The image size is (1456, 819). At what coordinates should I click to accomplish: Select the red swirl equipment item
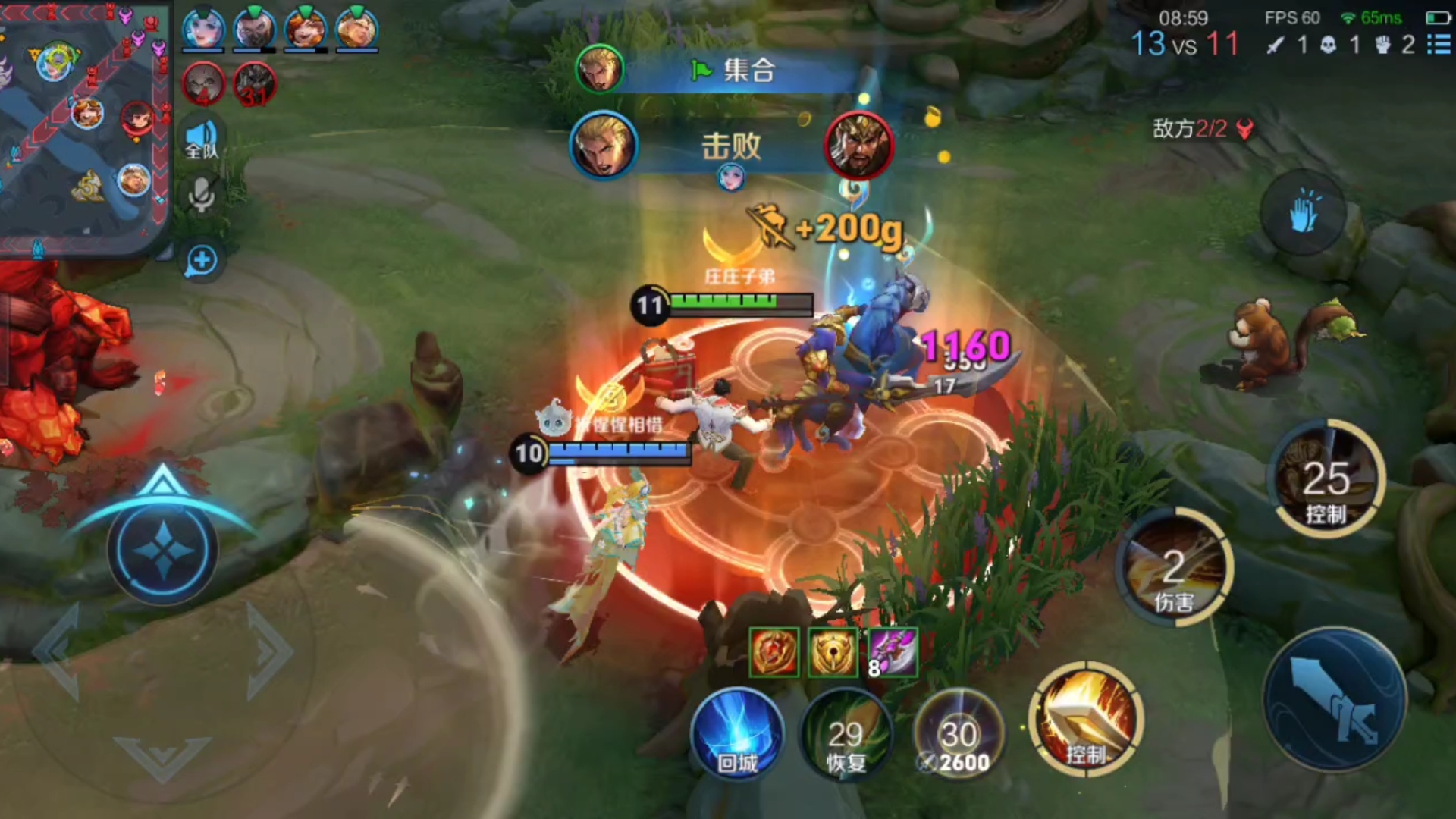click(x=774, y=652)
